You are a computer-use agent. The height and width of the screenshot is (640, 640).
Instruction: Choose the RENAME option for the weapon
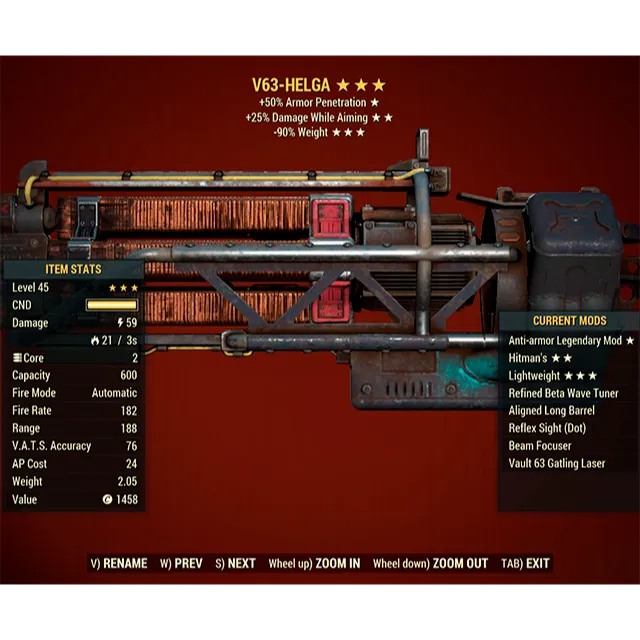(118, 563)
